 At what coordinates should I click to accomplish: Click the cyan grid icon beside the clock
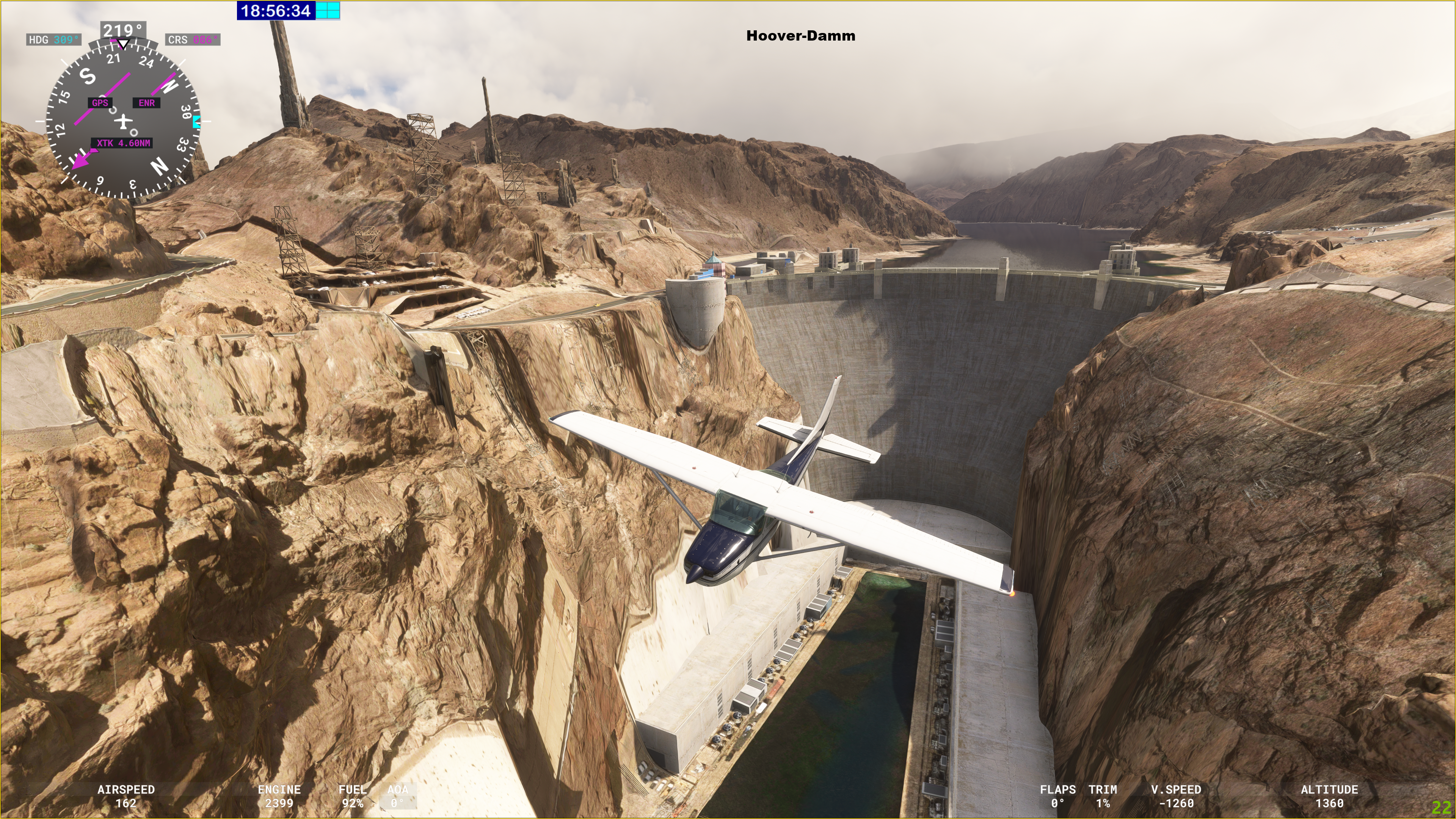[328, 10]
